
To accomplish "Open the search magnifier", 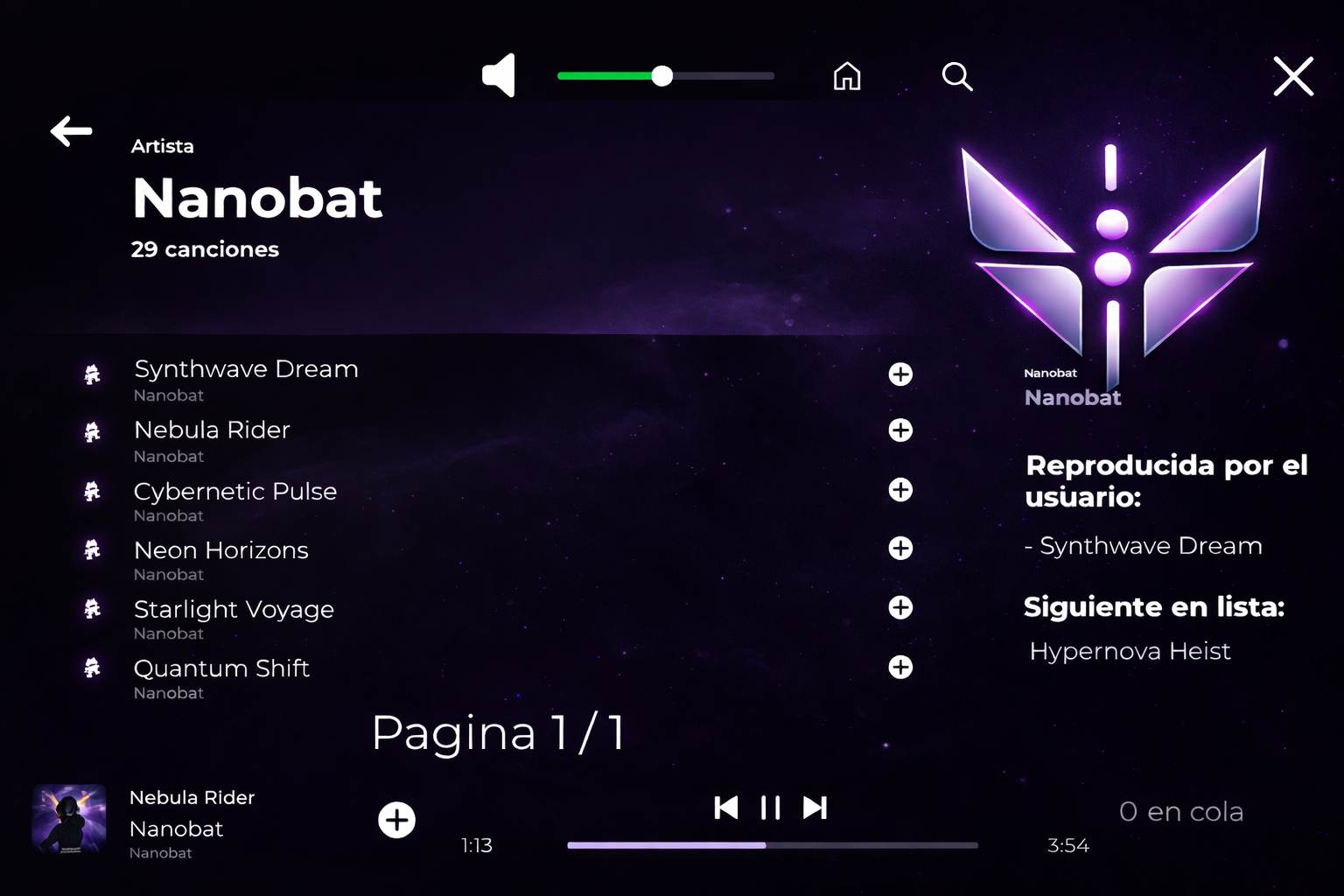I will (956, 76).
